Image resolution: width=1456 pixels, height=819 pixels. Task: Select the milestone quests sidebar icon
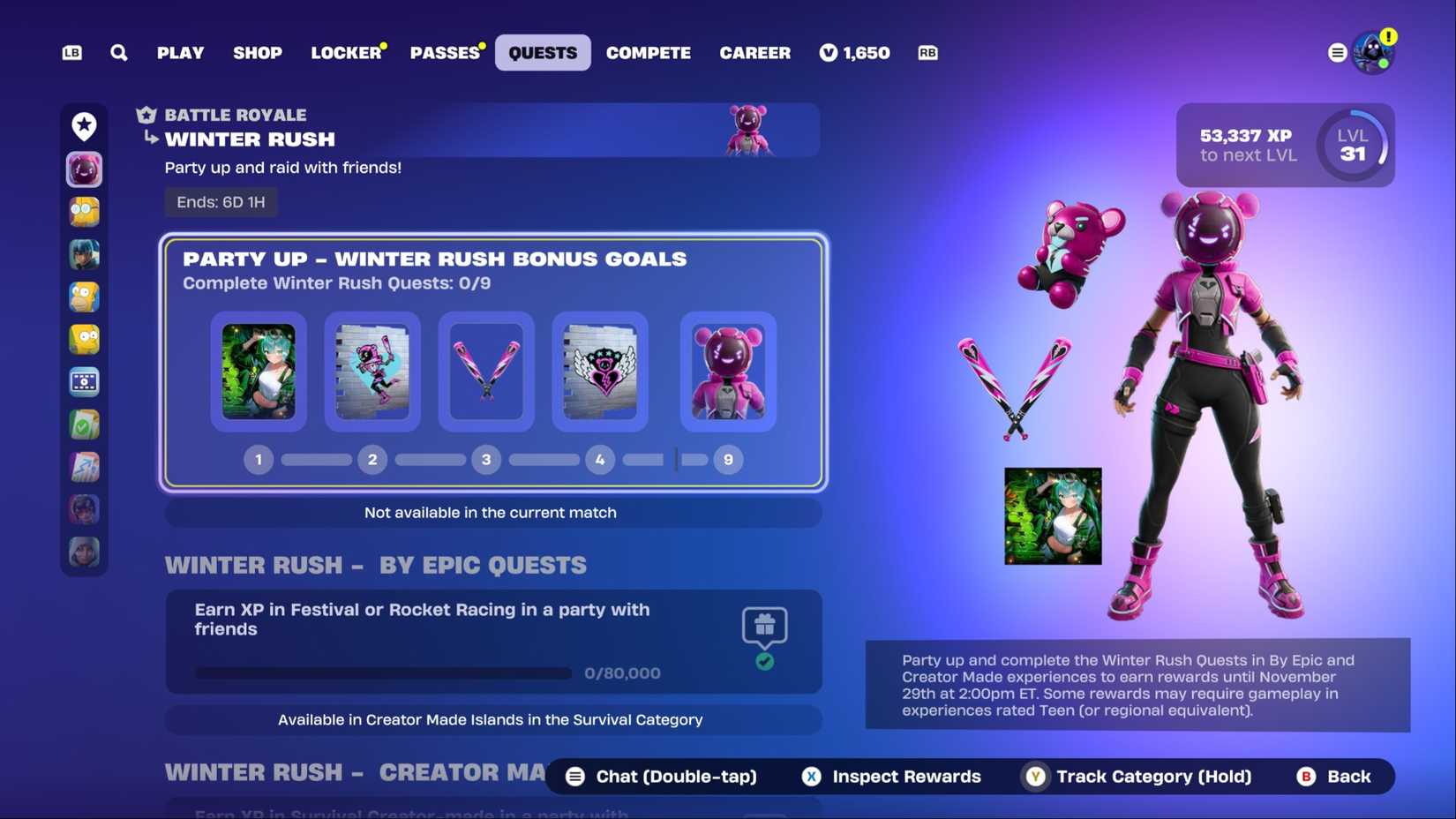[84, 466]
